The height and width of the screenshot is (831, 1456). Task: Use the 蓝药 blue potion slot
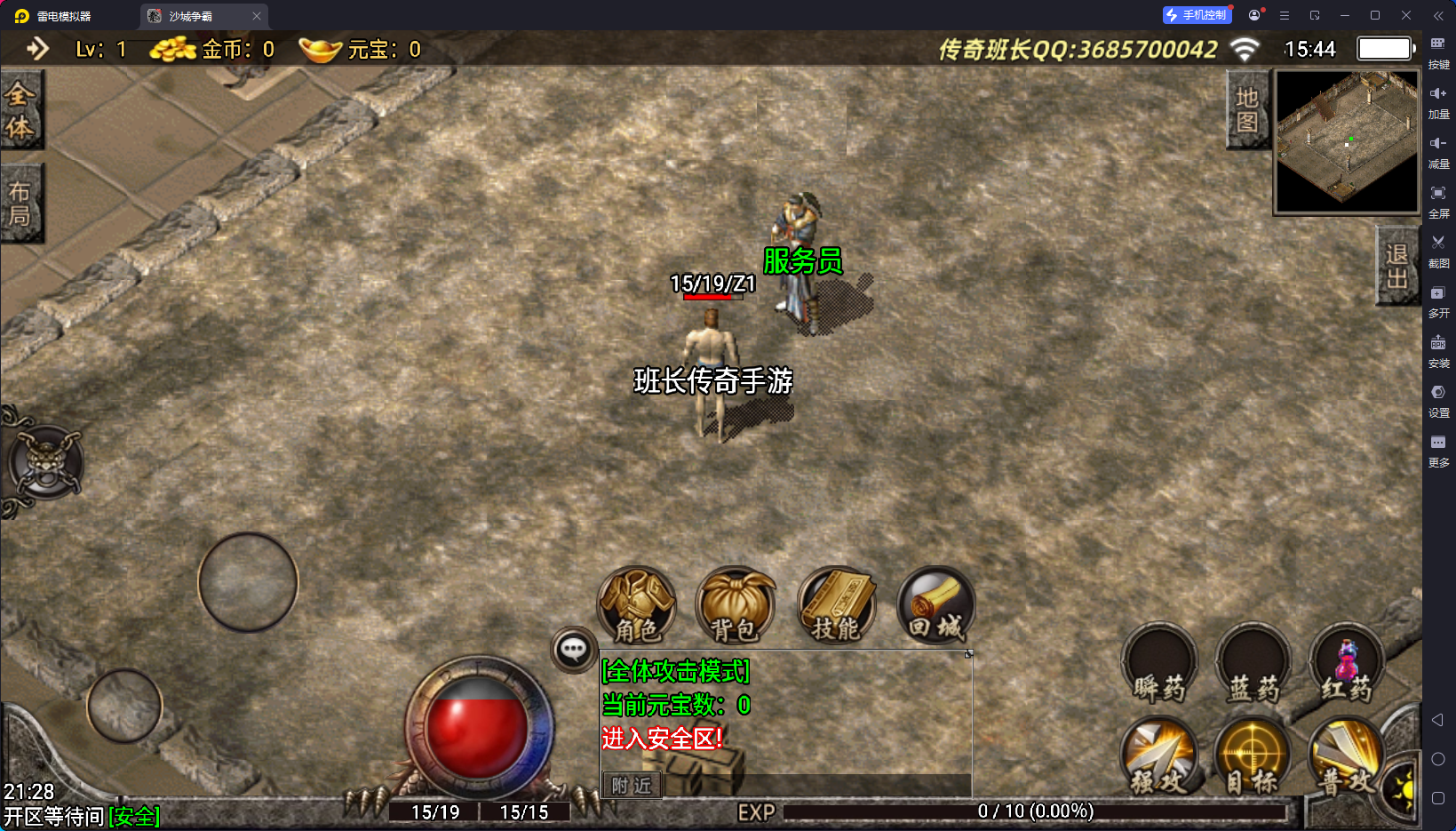point(1253,665)
